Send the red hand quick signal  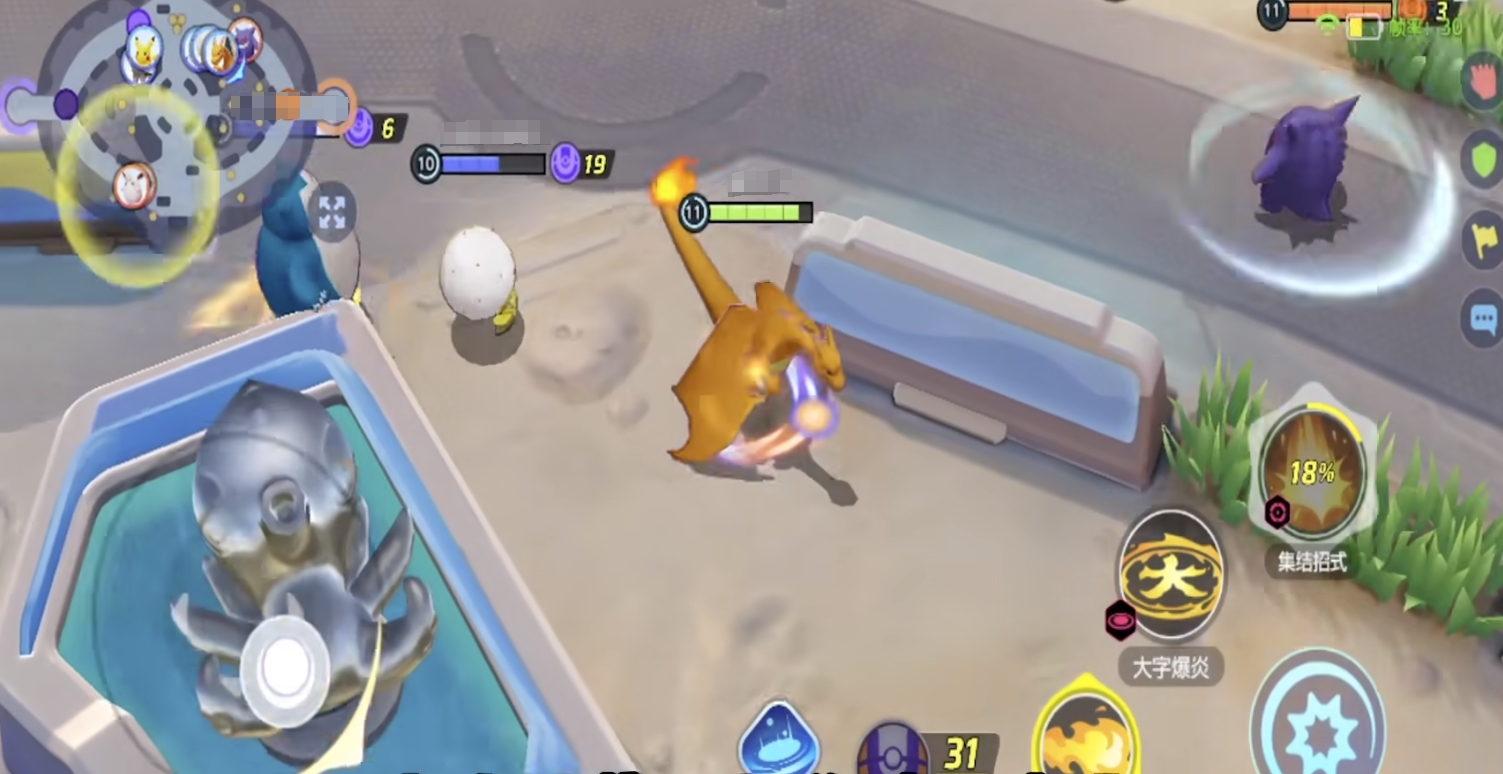pyautogui.click(x=1483, y=78)
